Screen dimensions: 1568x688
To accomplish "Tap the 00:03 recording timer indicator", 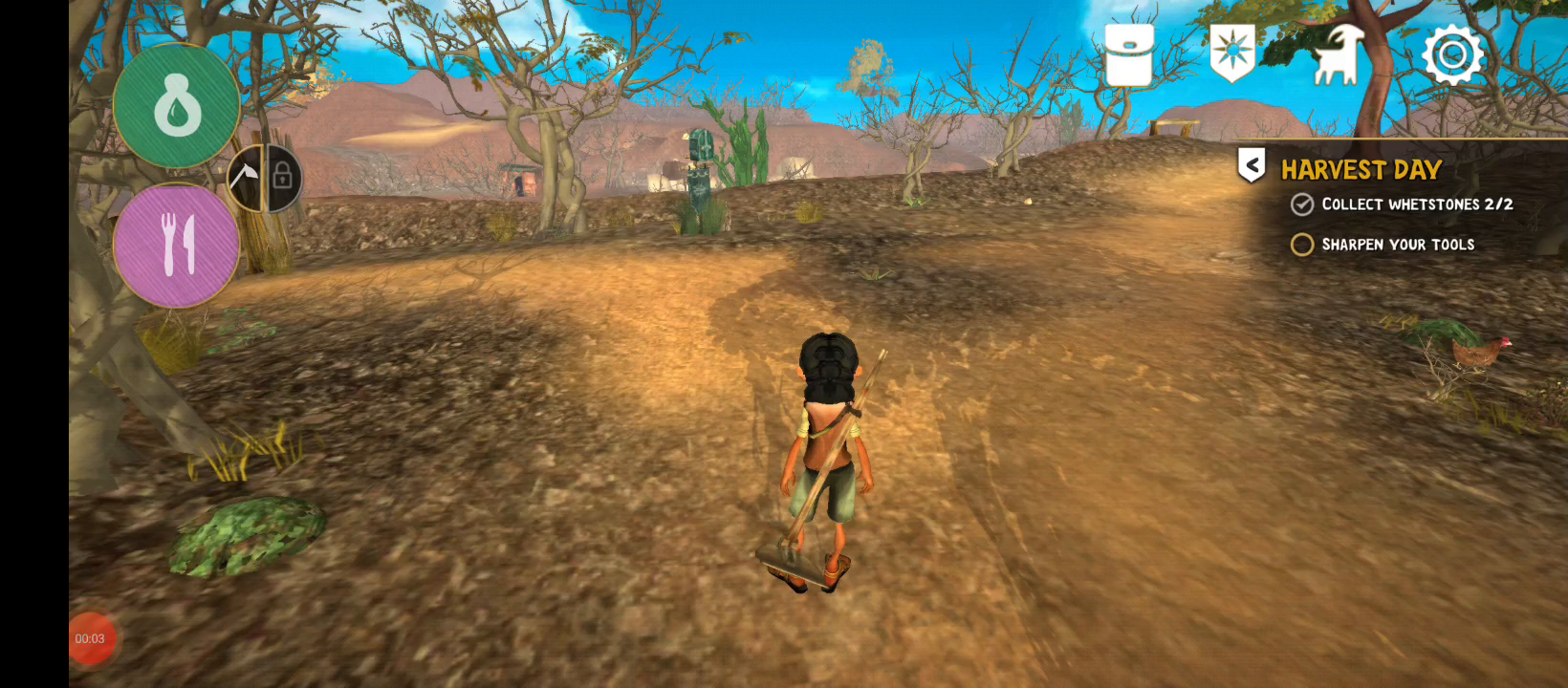I will point(91,638).
